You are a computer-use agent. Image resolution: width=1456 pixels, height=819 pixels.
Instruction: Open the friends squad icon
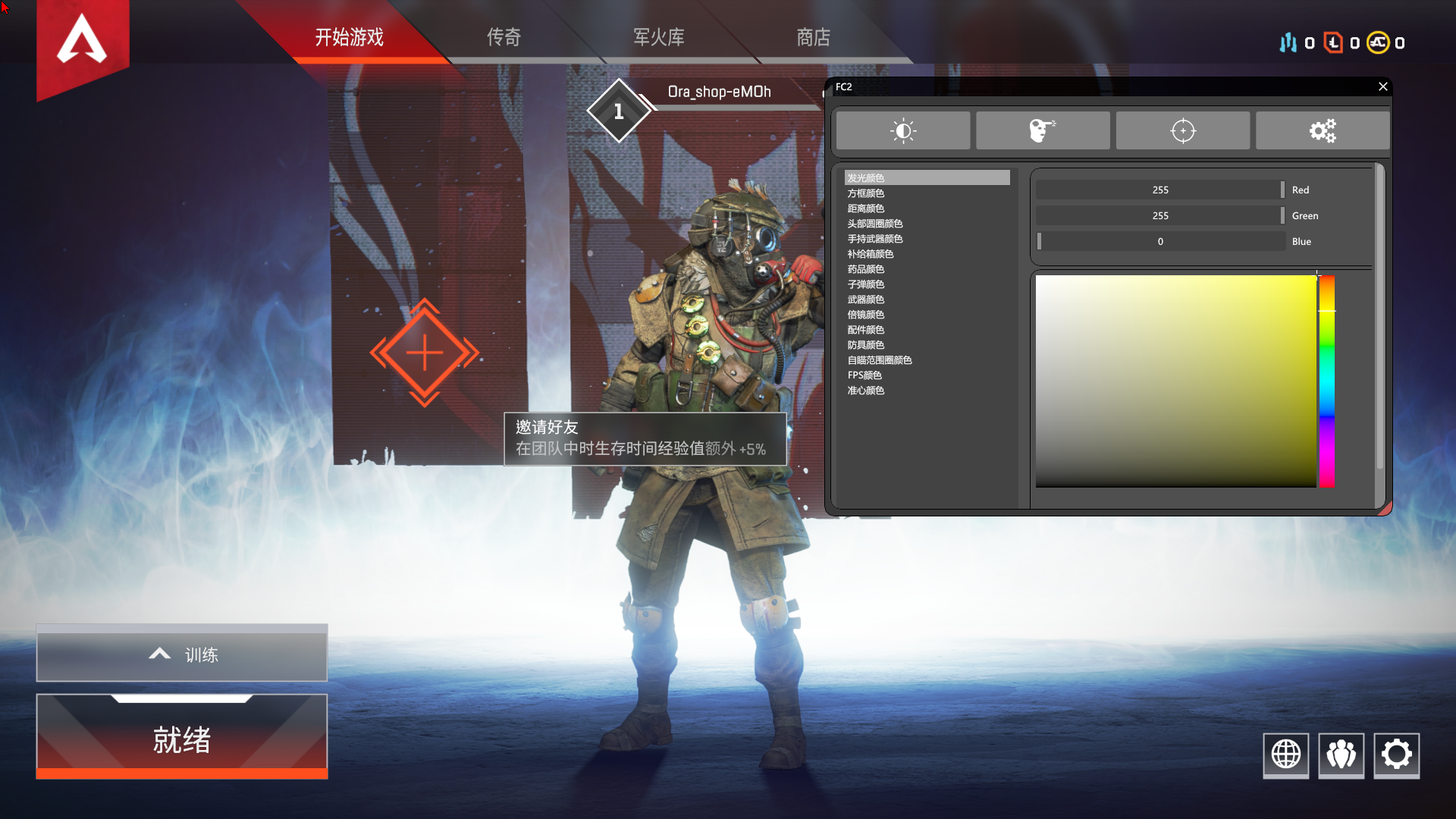coord(1341,755)
